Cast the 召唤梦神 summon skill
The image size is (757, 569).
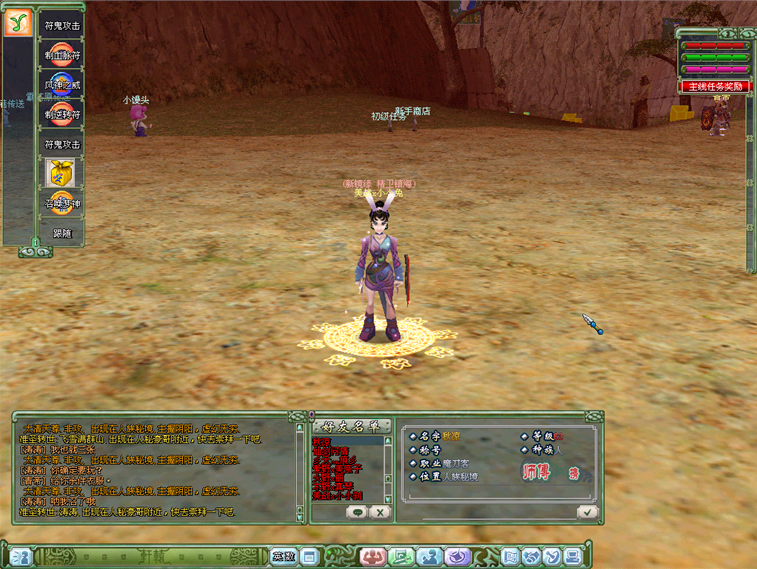tap(62, 203)
